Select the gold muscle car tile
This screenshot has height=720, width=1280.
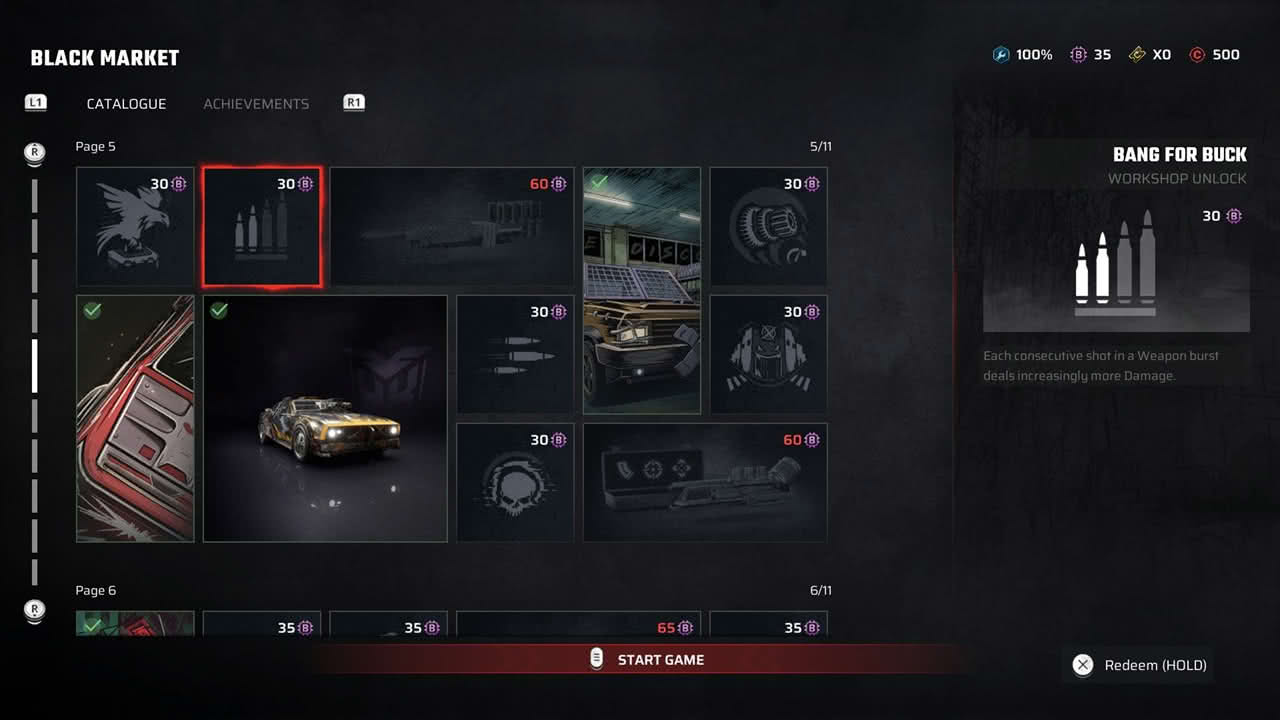[325, 418]
